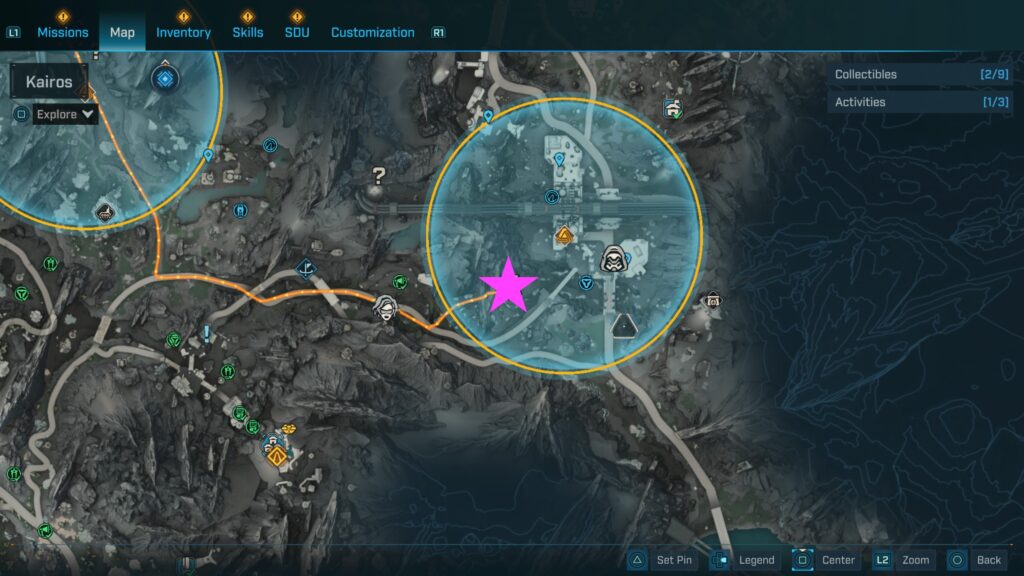Open the Explore filter dropdown
Viewport: 1024px width, 576px height.
coord(66,114)
